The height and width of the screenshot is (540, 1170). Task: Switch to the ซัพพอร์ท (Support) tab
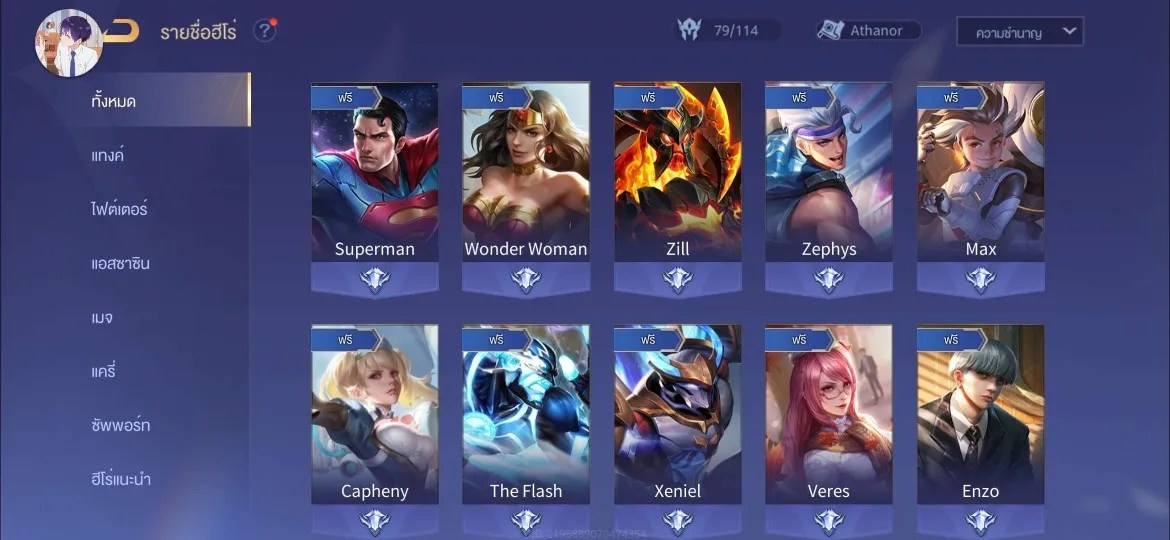(121, 425)
